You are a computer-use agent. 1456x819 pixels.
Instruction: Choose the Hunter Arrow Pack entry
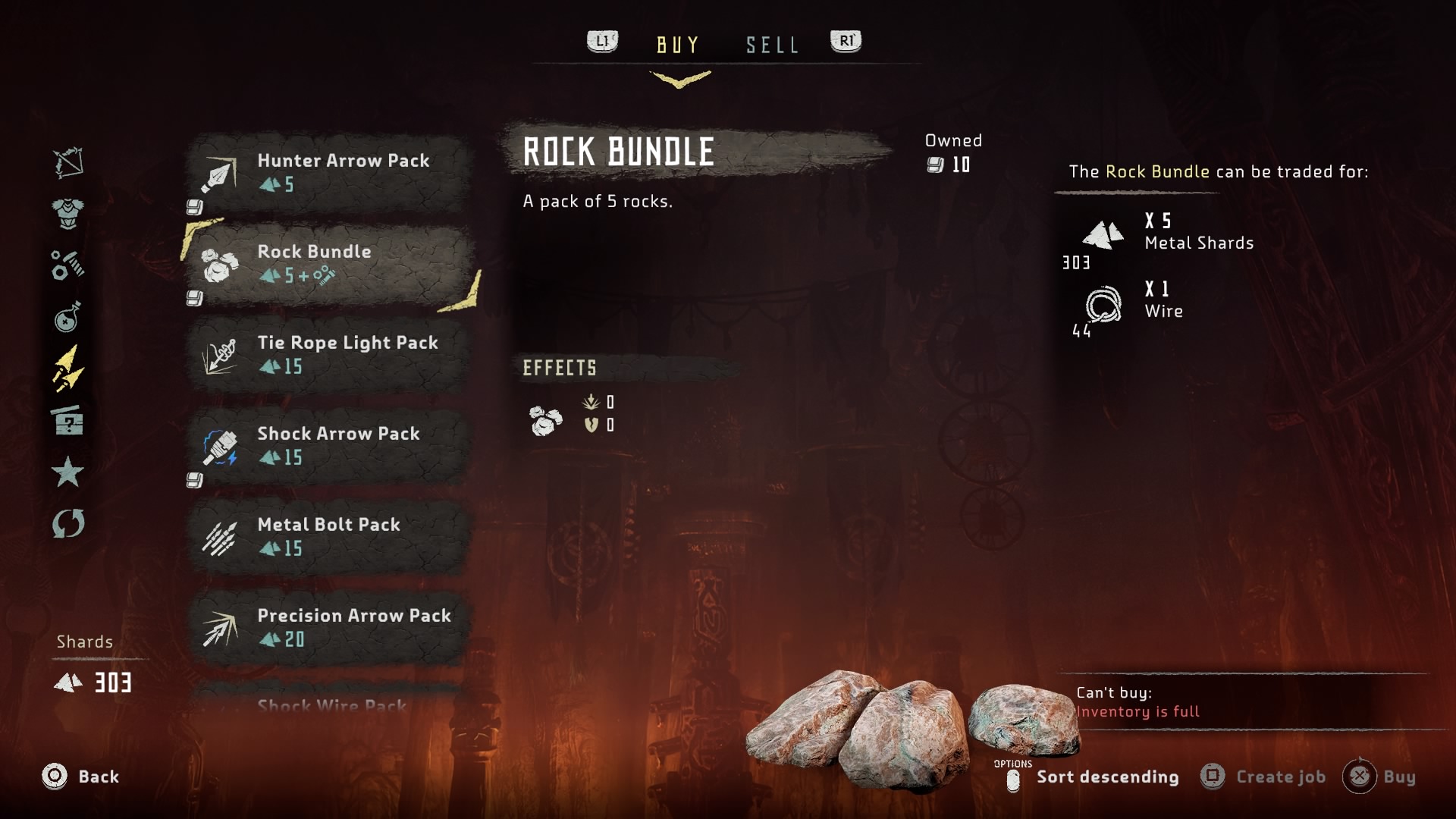pyautogui.click(x=329, y=173)
